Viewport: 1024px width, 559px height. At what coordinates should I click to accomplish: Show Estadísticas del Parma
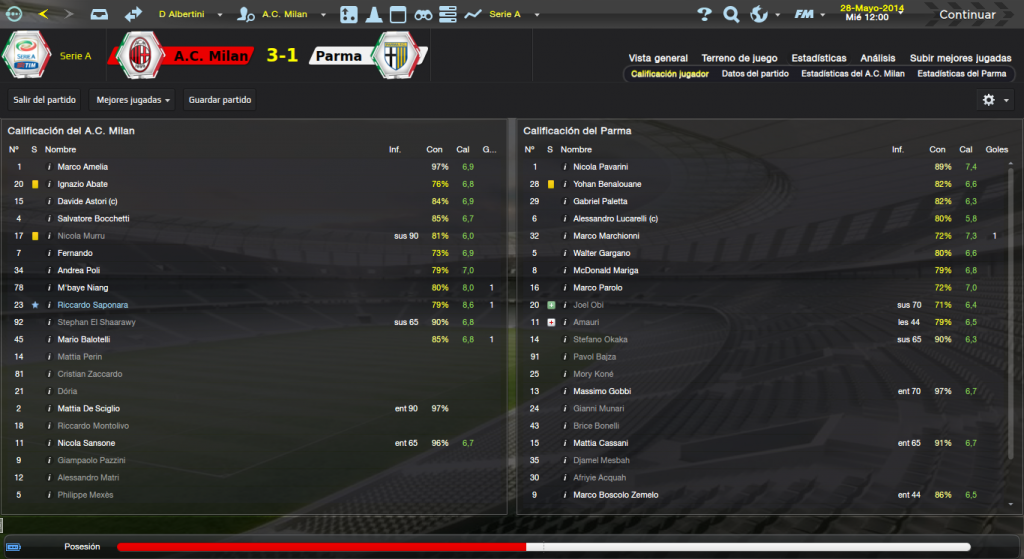[x=961, y=73]
